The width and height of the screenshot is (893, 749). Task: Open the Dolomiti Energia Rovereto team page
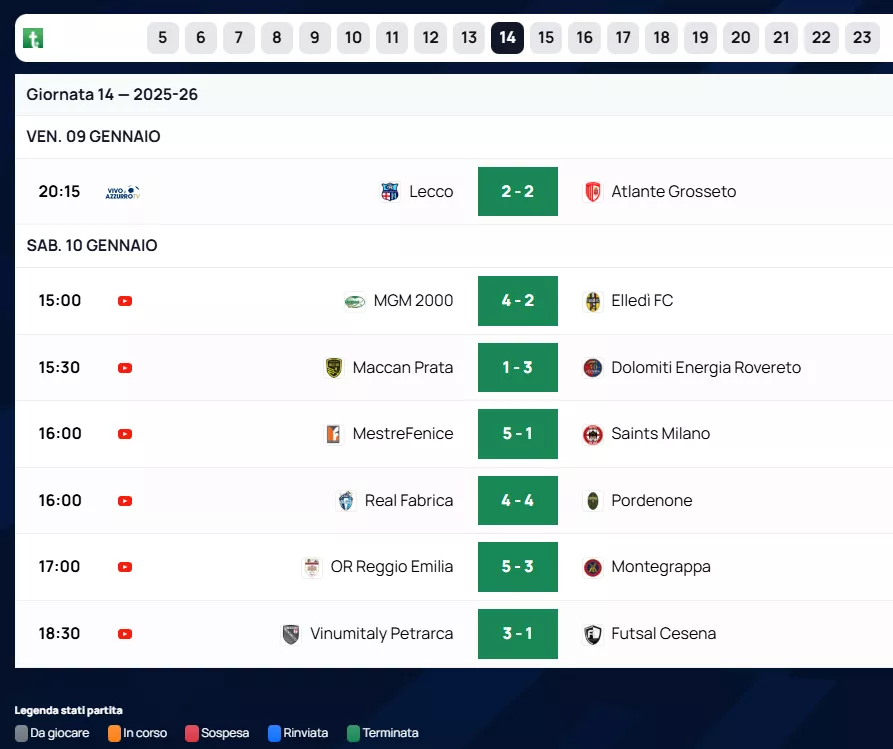705,368
